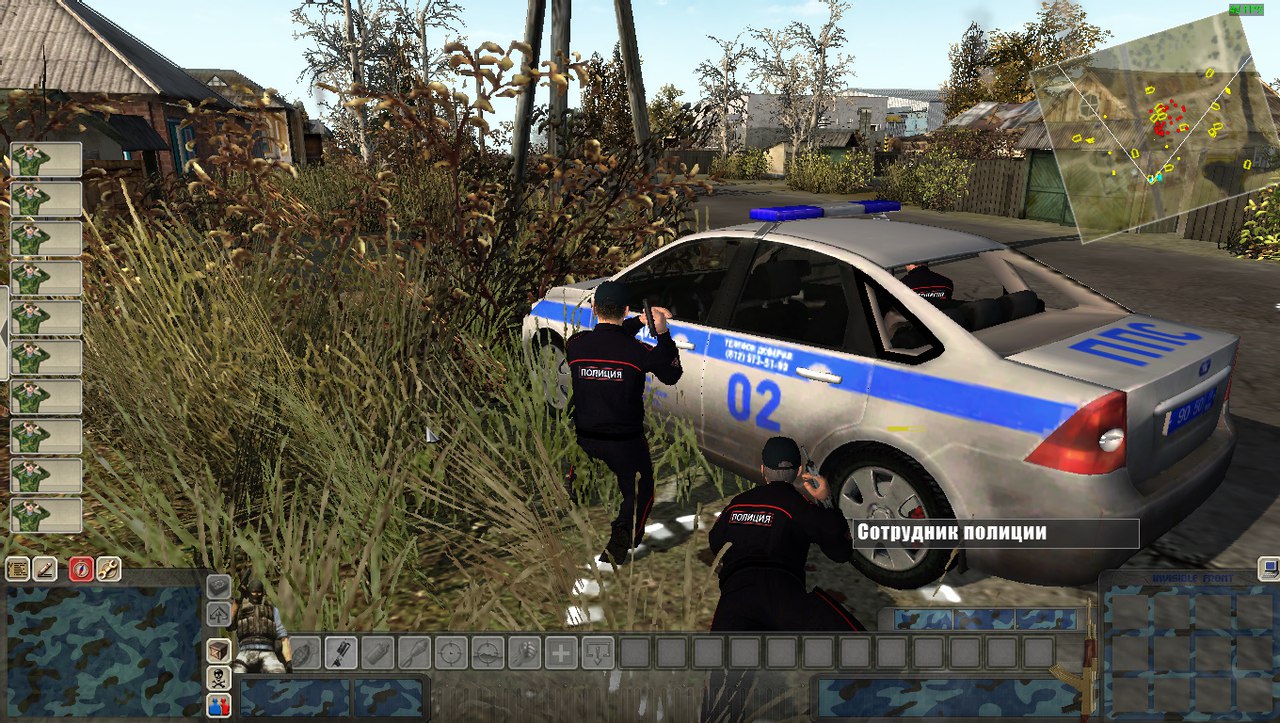This screenshot has width=1280, height=723.
Task: Activate the down-arrow drop command
Action: tap(597, 653)
